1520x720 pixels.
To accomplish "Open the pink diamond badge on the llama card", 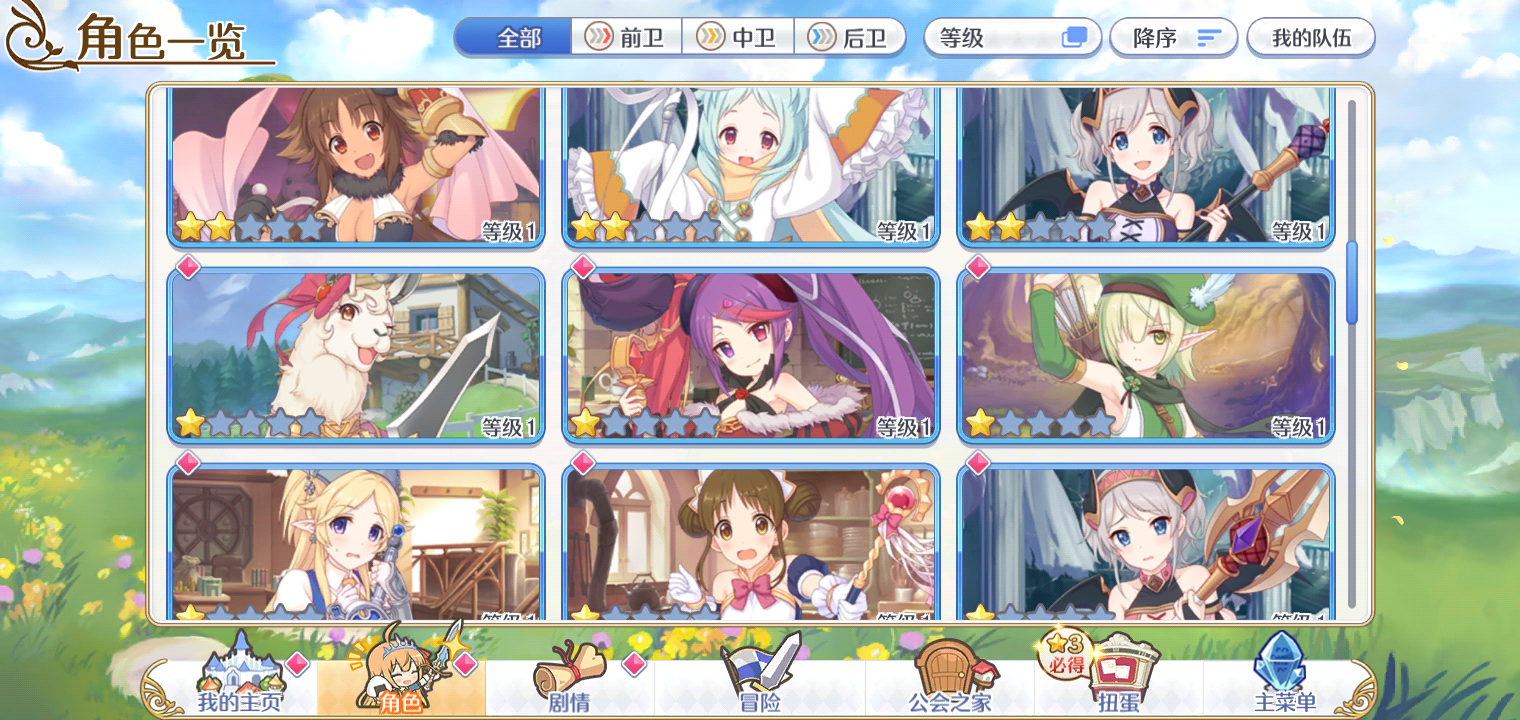I will click(186, 266).
